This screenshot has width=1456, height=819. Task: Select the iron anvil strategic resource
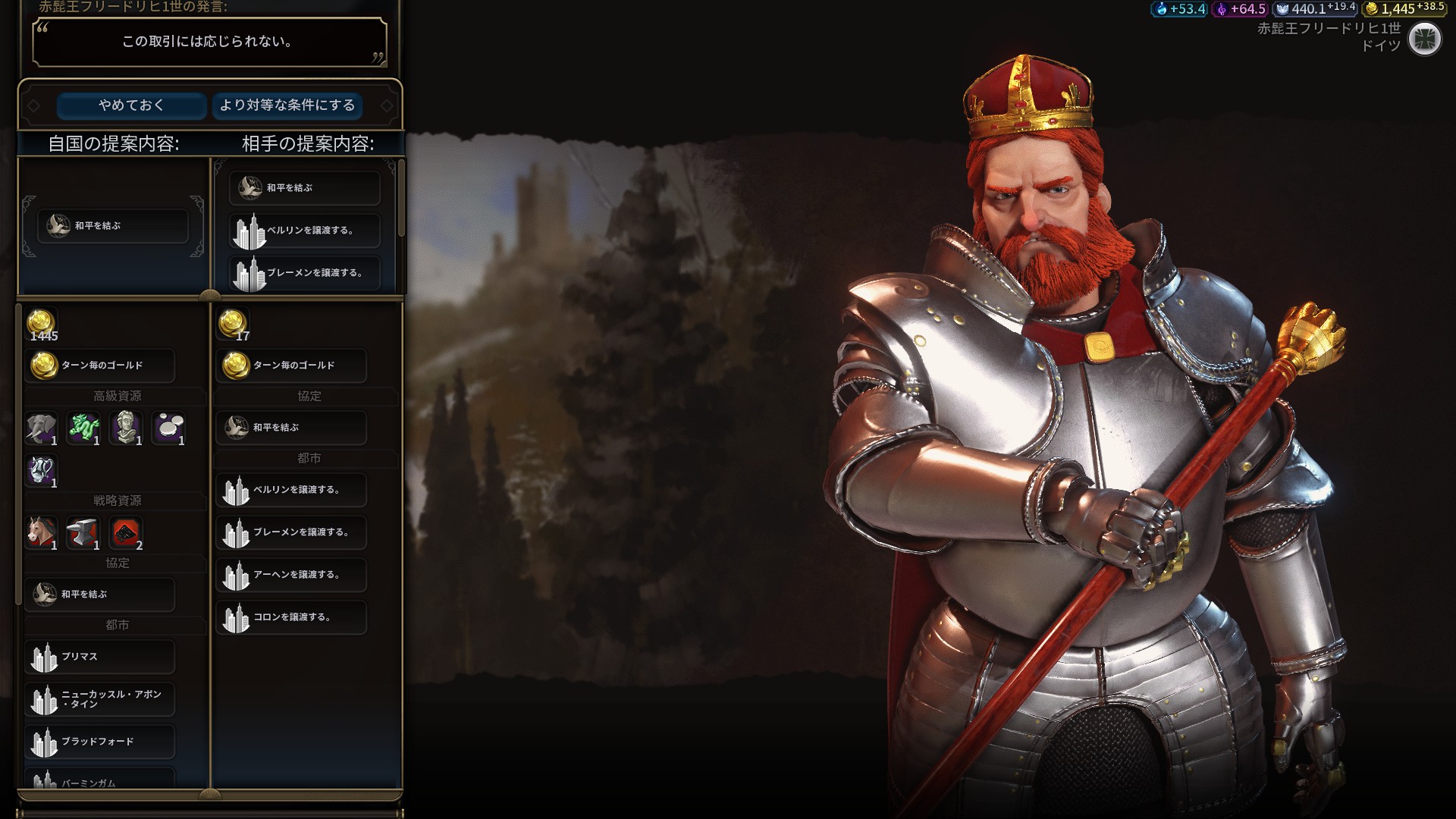[83, 533]
